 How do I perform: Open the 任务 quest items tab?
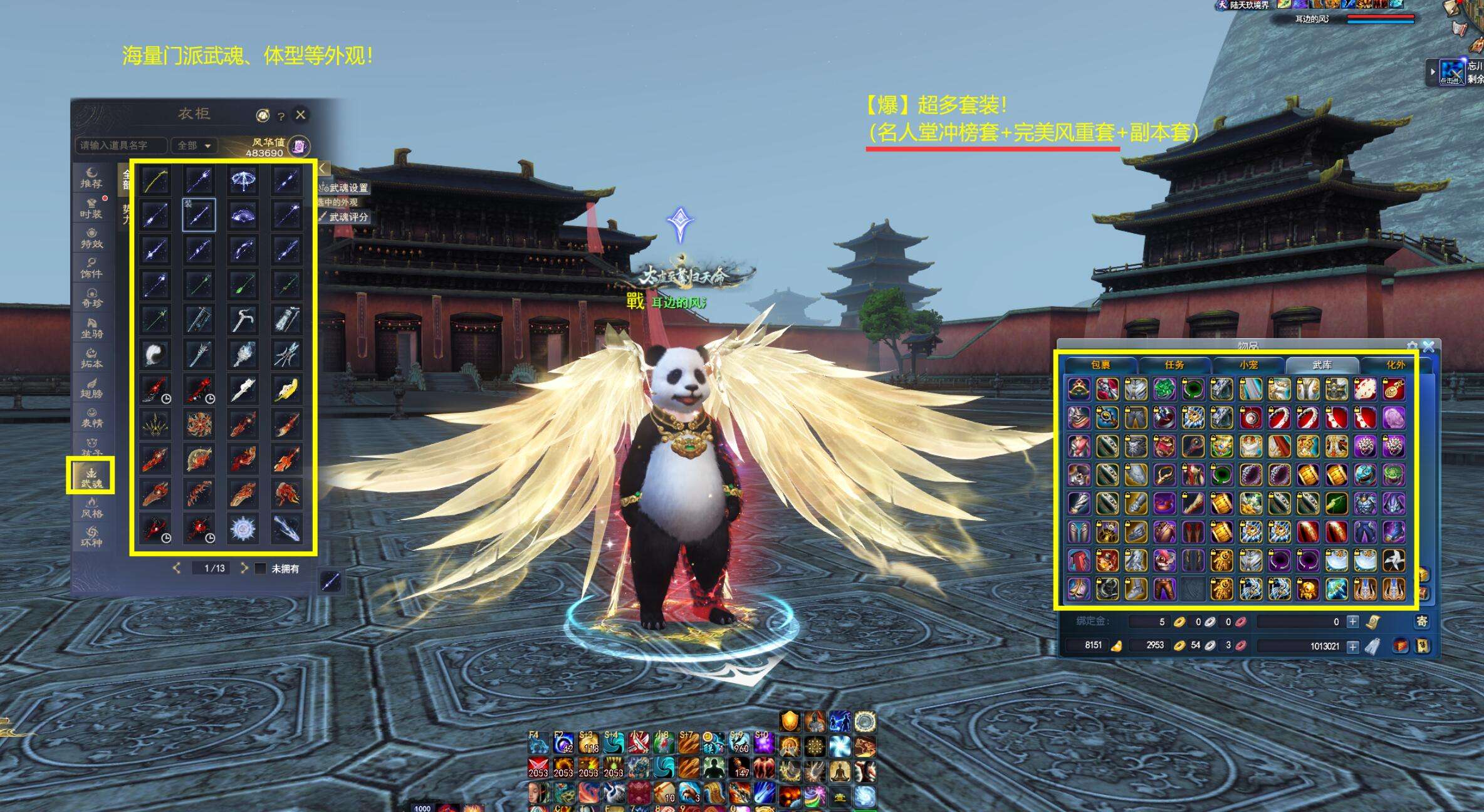tap(1174, 364)
